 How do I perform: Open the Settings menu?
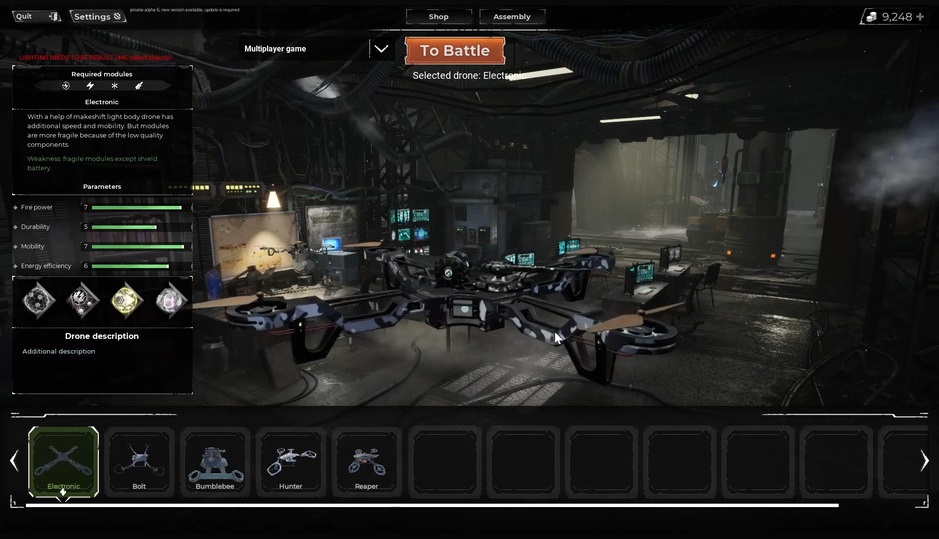coord(97,16)
